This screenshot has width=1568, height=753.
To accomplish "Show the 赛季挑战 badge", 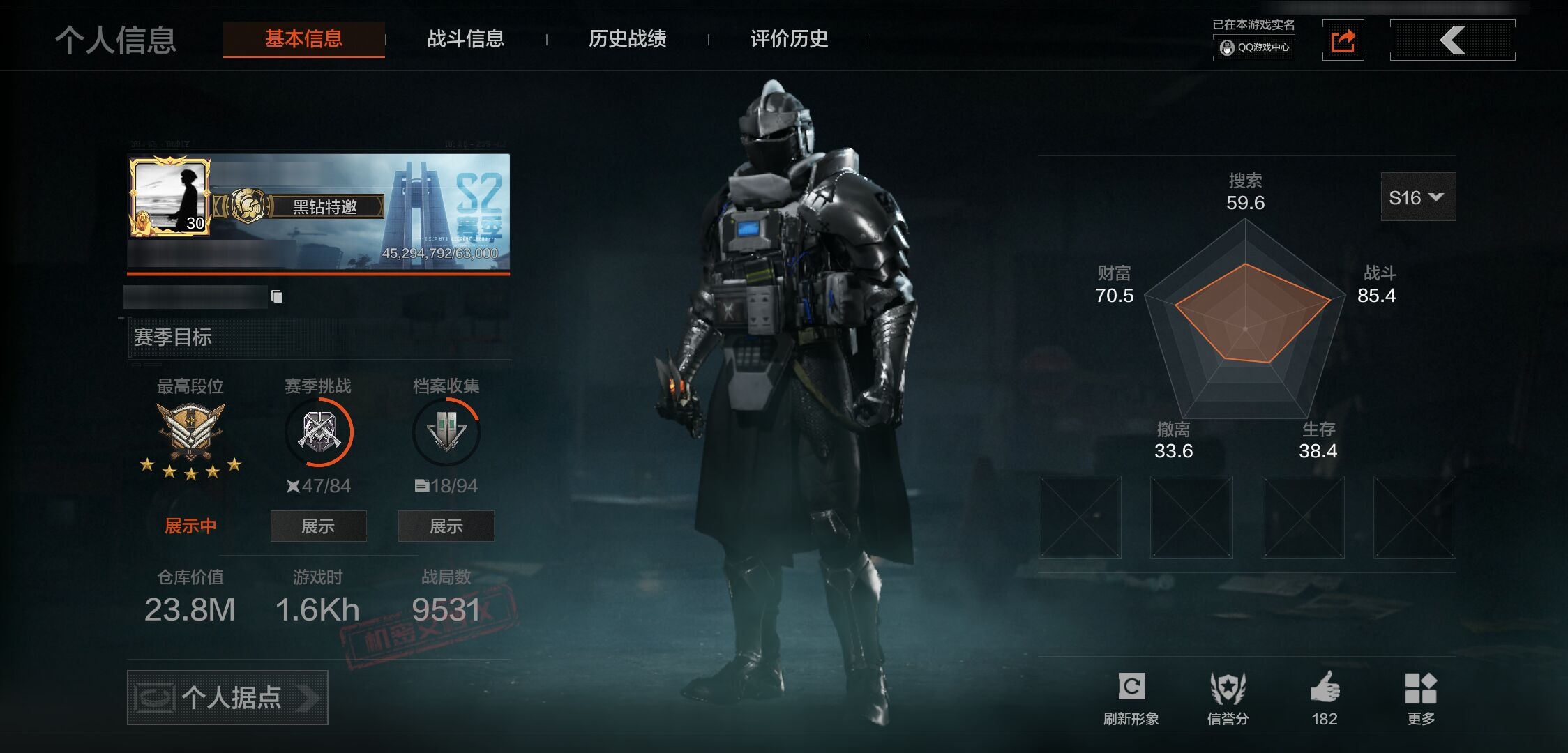I will 318,526.
